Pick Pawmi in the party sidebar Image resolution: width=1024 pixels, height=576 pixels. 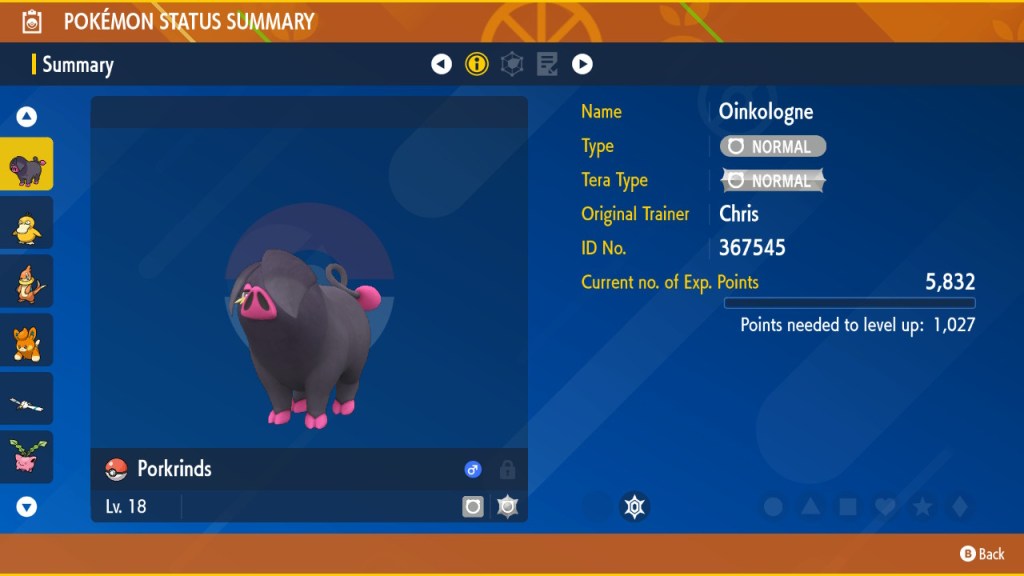pyautogui.click(x=26, y=342)
